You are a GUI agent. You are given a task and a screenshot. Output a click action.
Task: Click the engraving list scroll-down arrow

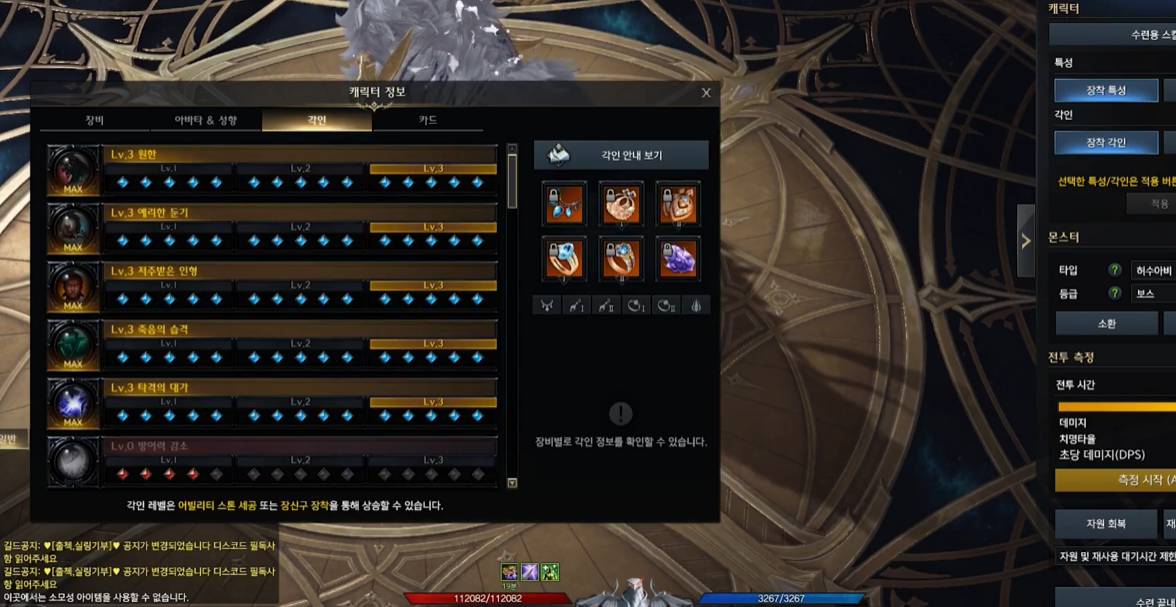point(513,483)
